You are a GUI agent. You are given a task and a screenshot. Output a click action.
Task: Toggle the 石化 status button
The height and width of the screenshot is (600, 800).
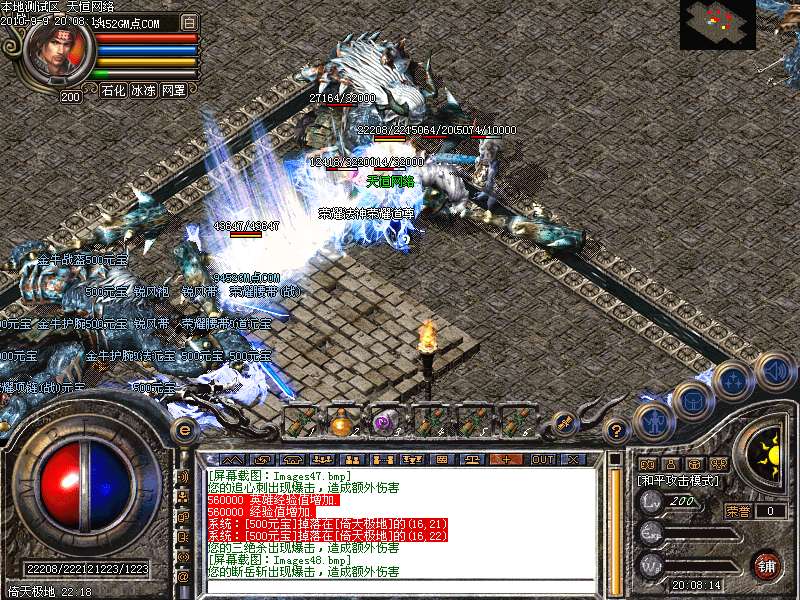point(113,90)
